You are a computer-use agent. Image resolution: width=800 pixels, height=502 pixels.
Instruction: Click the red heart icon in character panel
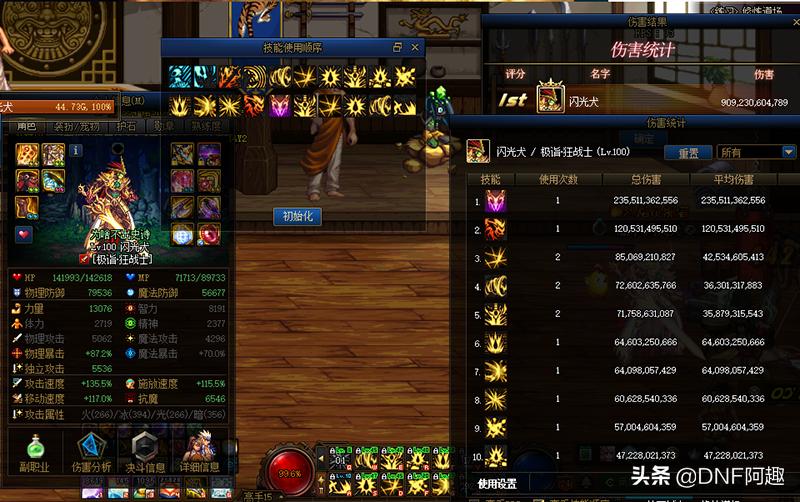click(24, 234)
